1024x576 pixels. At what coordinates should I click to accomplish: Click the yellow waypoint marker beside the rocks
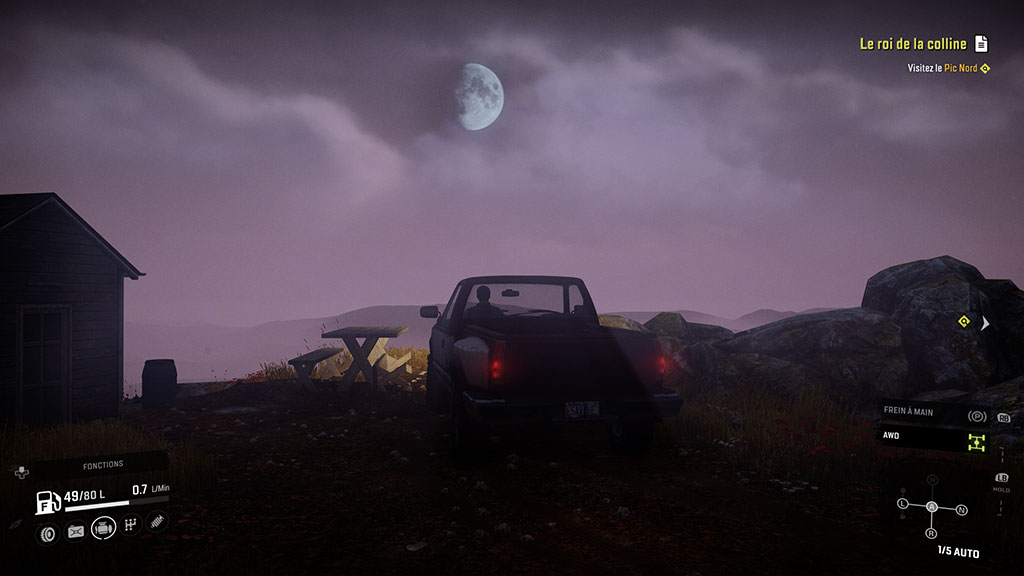pyautogui.click(x=963, y=321)
